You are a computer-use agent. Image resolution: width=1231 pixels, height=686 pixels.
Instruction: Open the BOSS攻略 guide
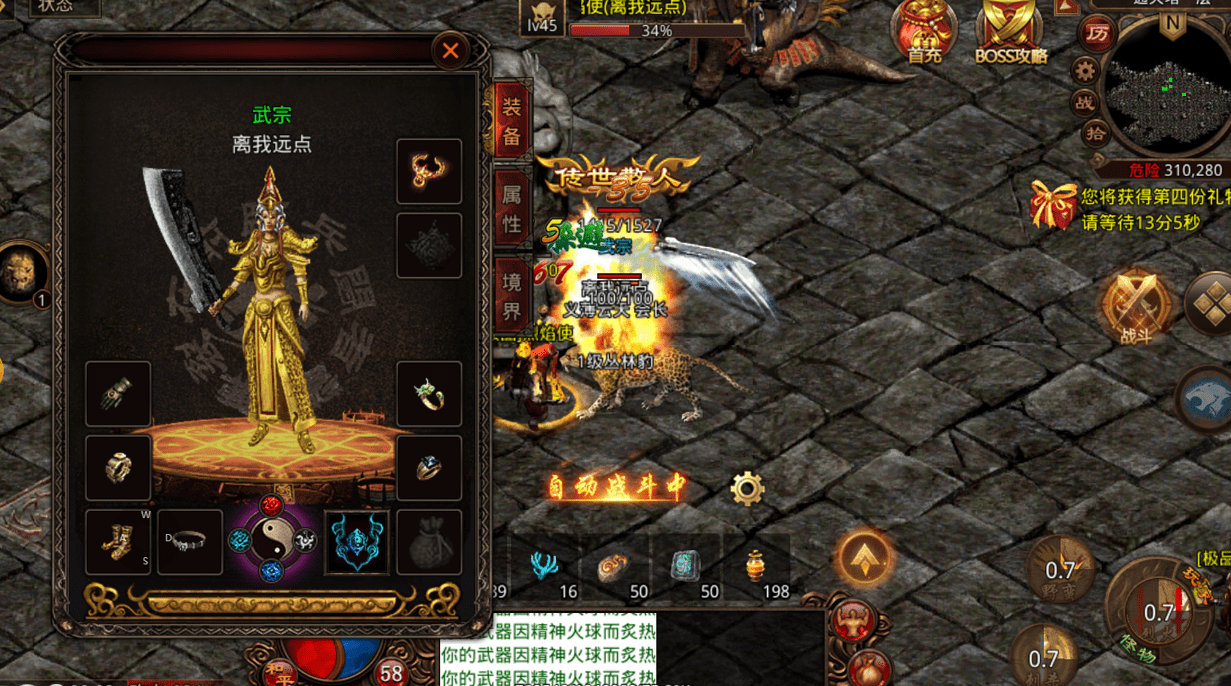(x=1010, y=32)
